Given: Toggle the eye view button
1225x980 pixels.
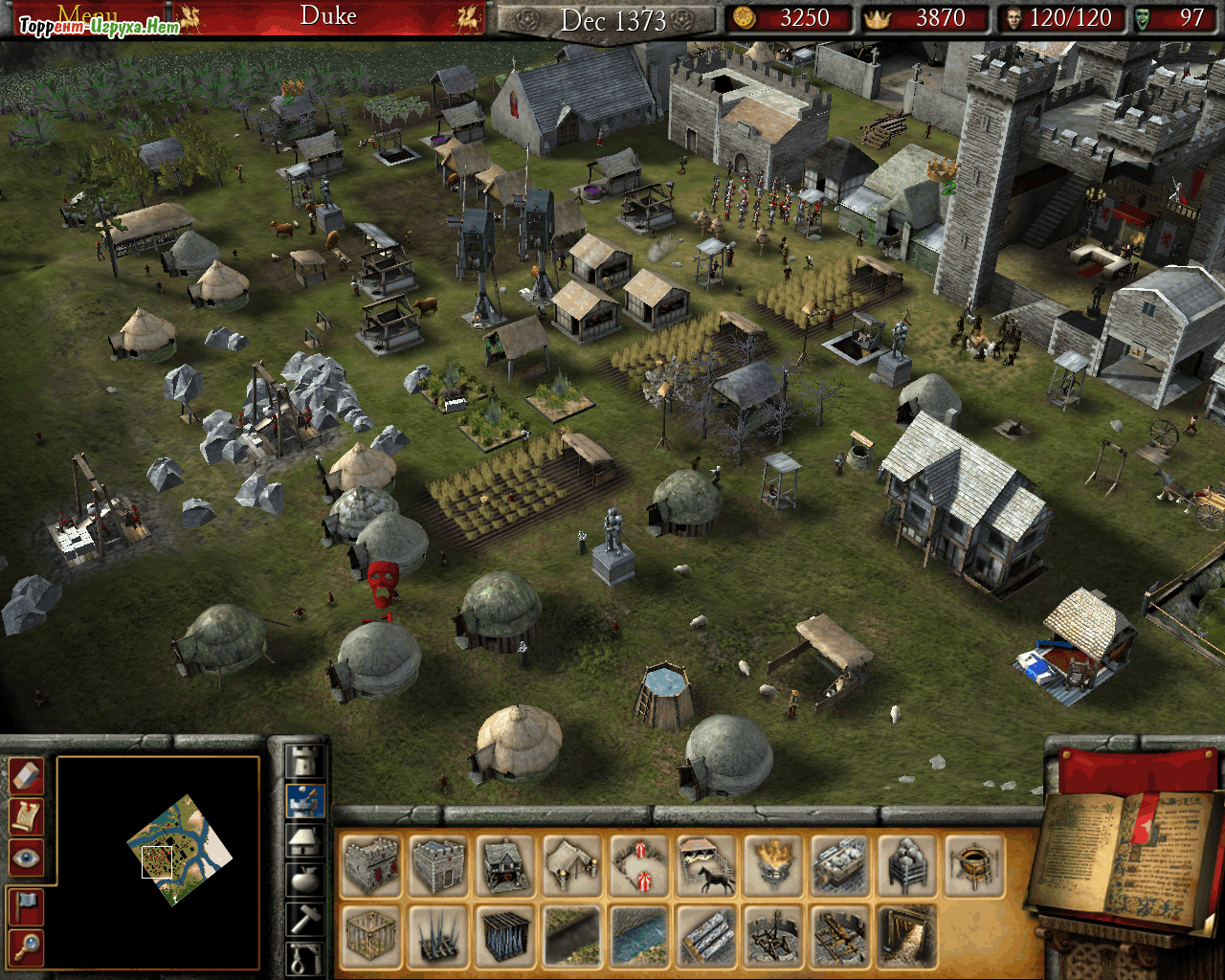Looking at the screenshot, I should point(27,857).
